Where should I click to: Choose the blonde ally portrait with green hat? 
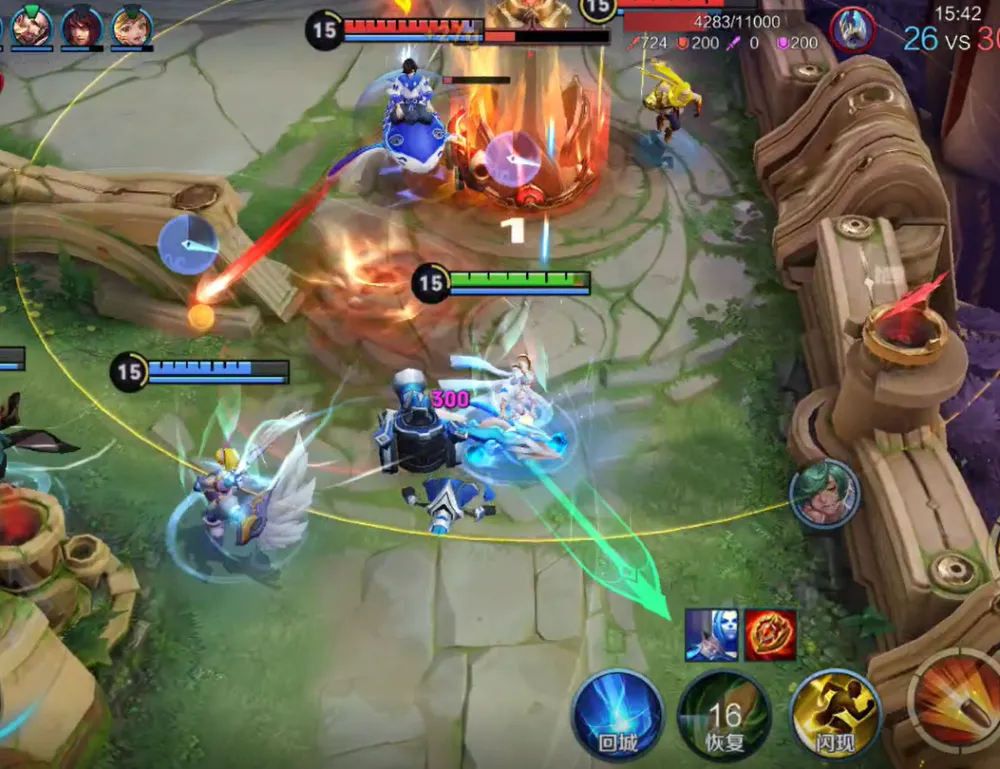tap(132, 25)
